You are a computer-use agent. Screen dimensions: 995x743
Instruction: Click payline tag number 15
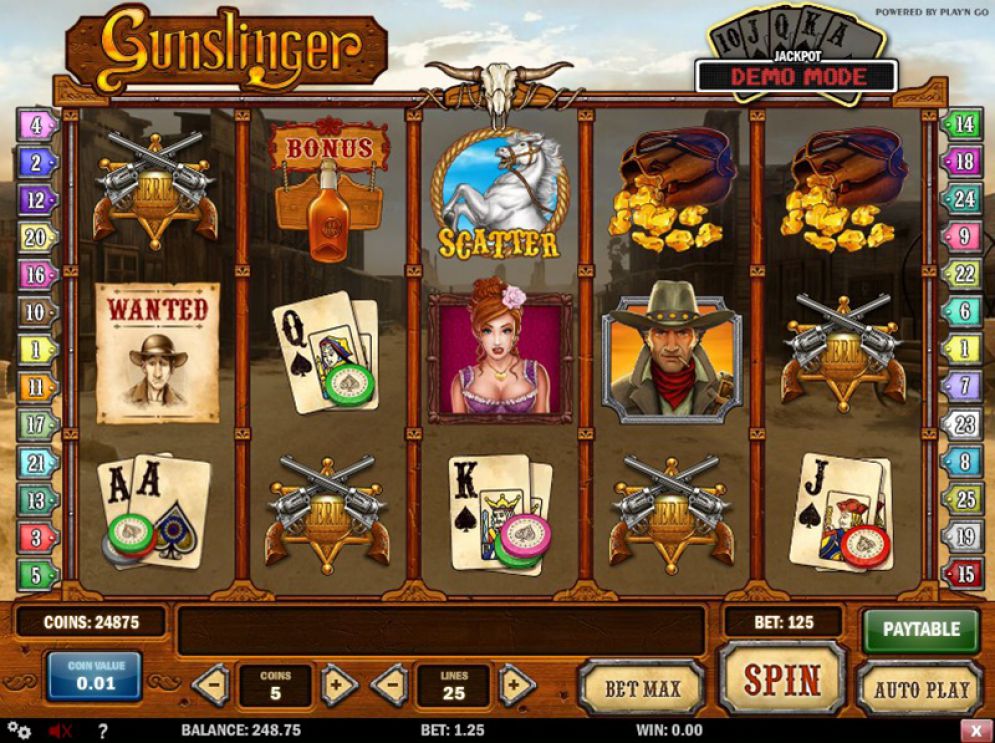coord(963,575)
